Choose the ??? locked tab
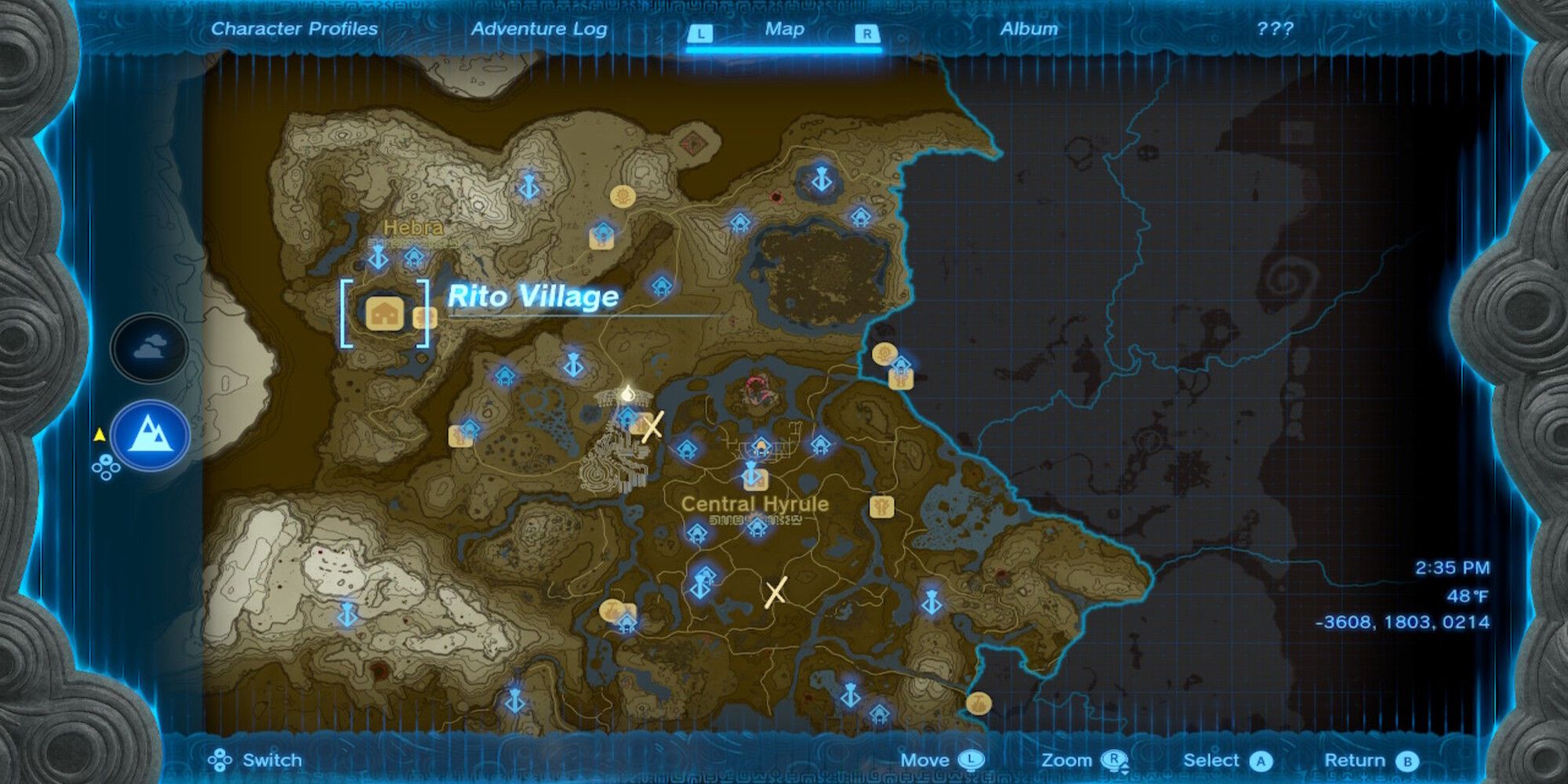The height and width of the screenshot is (784, 1568). pos(1275,29)
